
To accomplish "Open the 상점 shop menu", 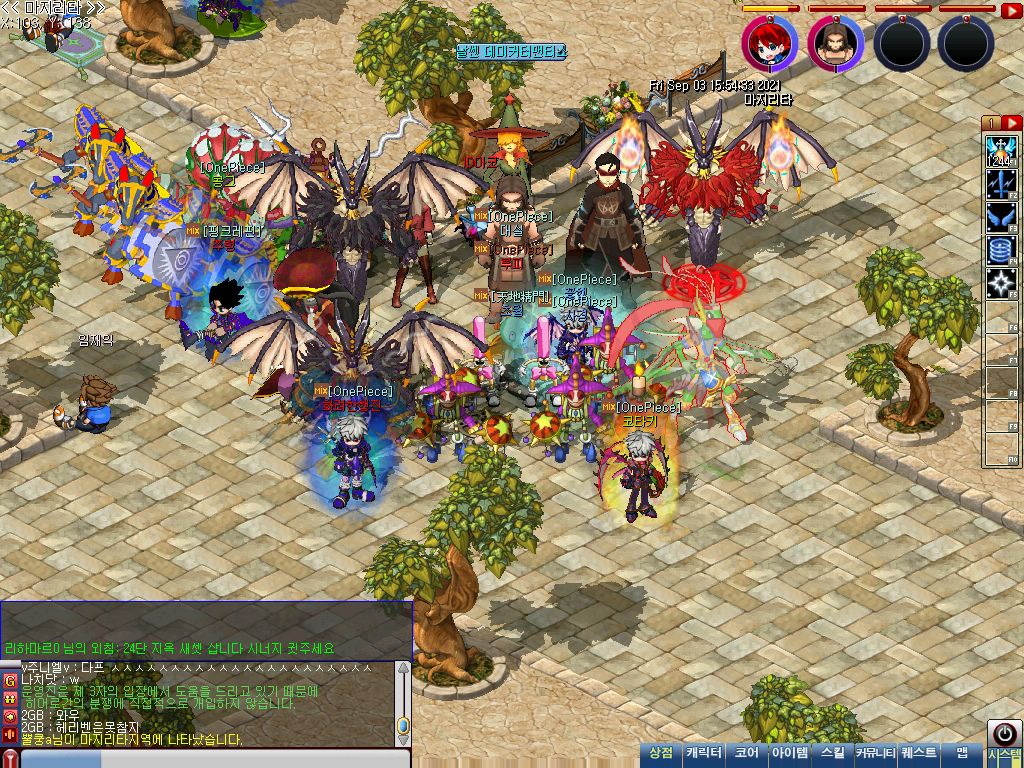I will coord(661,753).
